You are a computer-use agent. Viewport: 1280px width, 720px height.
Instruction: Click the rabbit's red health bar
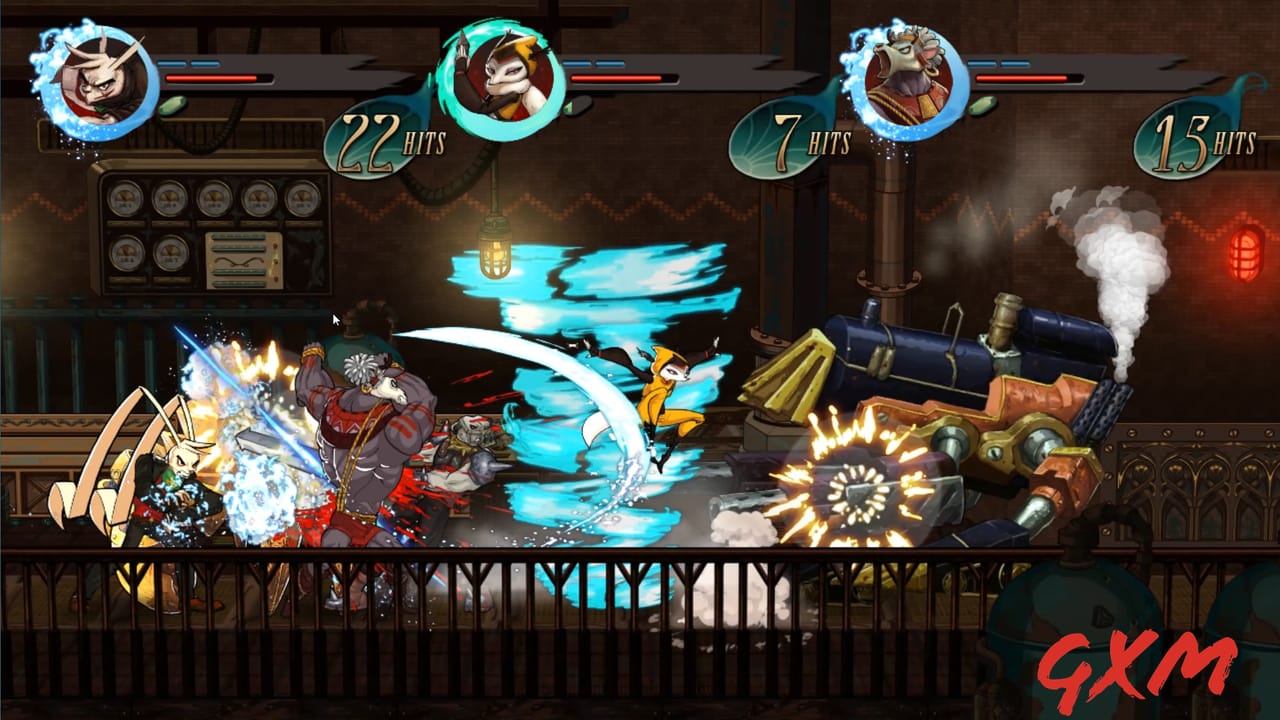[220, 78]
